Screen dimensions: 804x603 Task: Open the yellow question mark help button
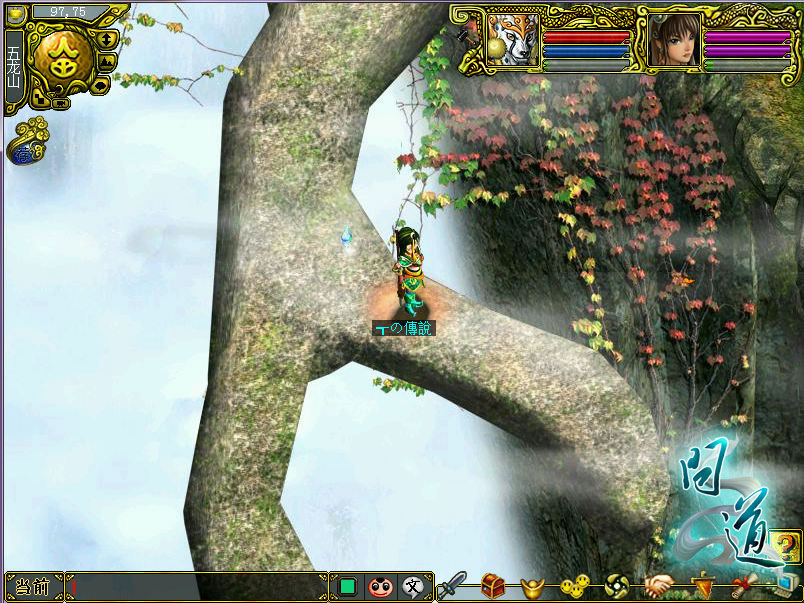coord(787,546)
